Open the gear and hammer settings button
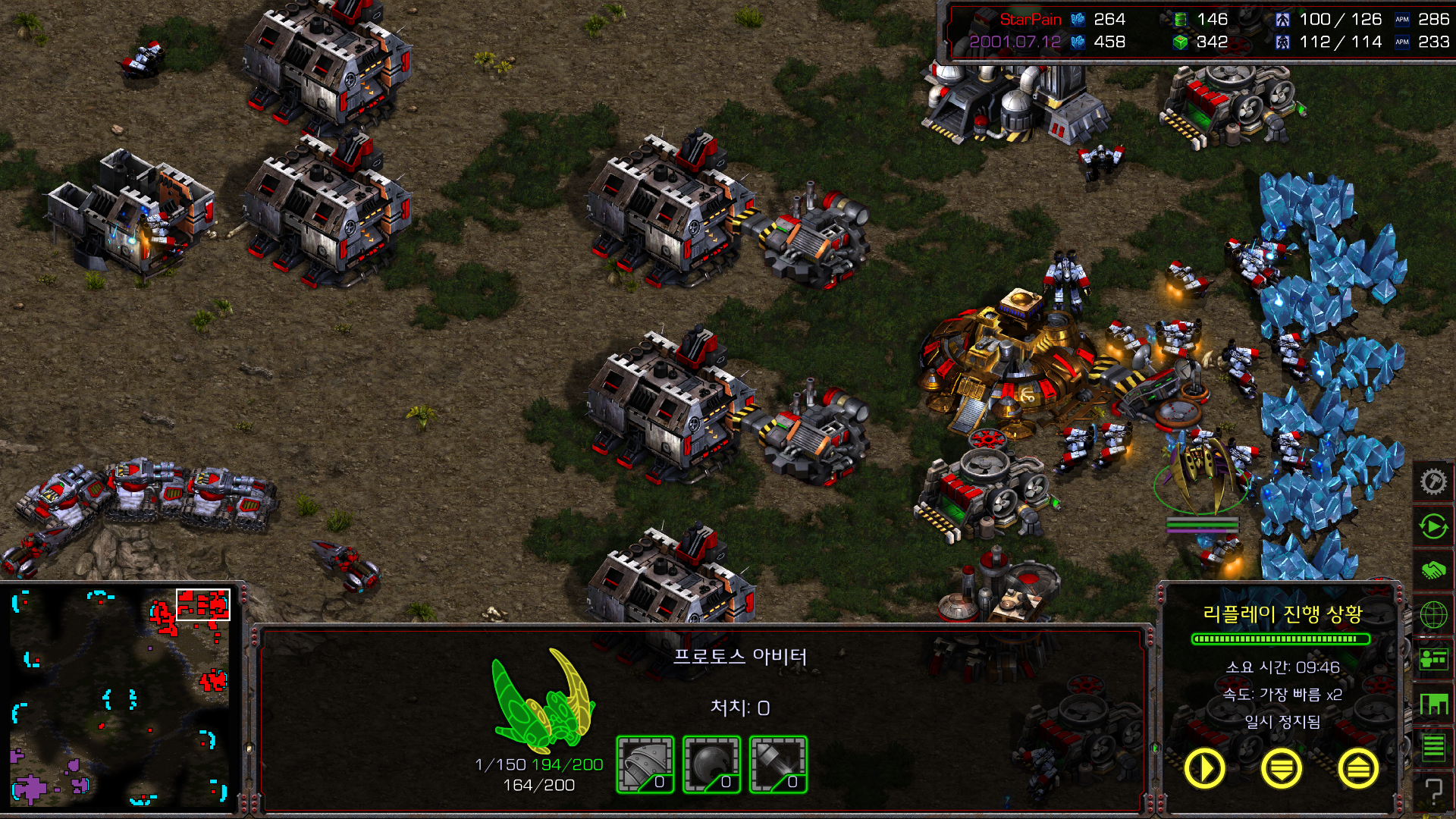The height and width of the screenshot is (819, 1456). coord(1432,482)
